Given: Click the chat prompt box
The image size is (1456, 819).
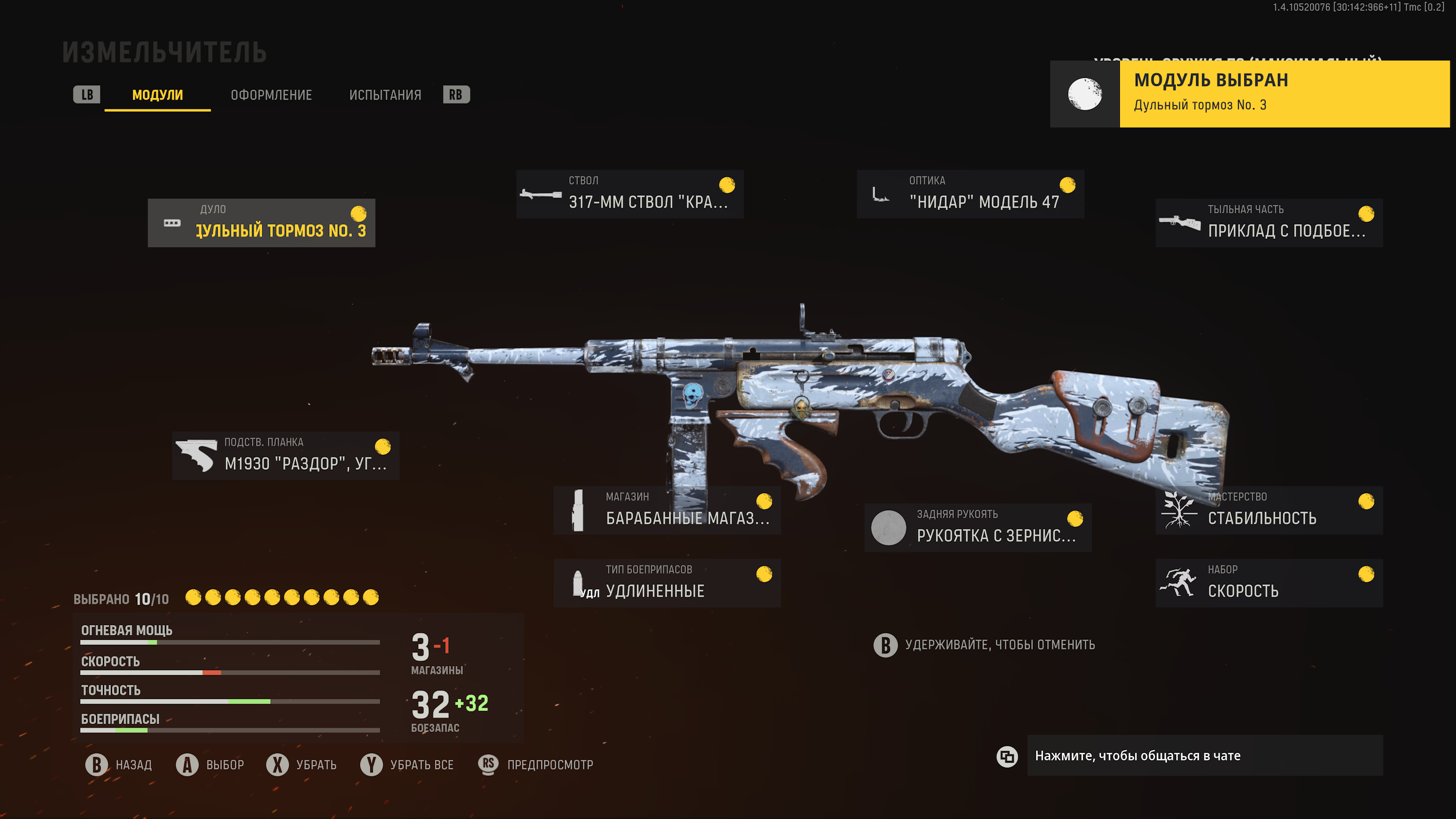Looking at the screenshot, I should (x=1205, y=755).
